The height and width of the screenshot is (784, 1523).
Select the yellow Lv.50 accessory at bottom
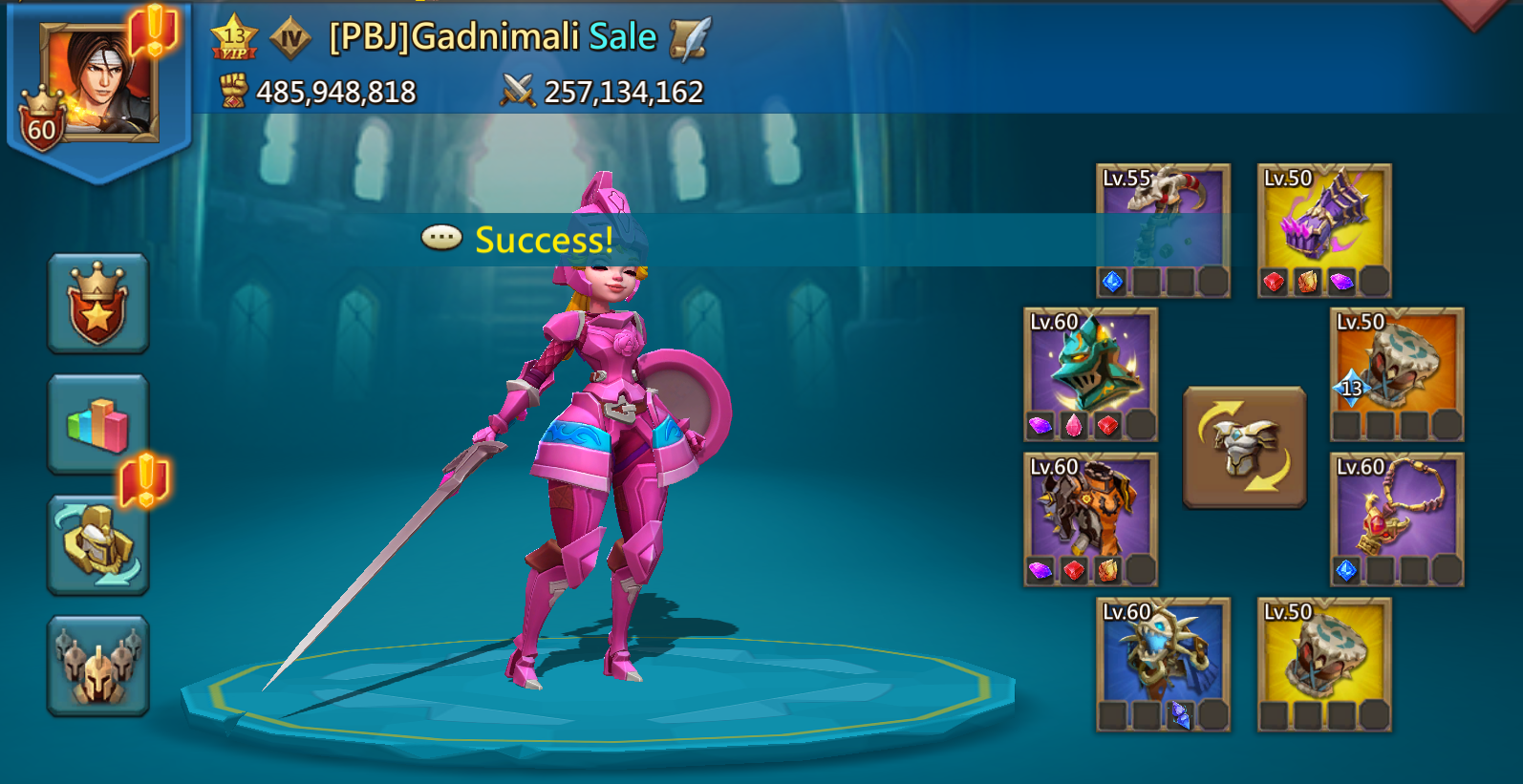point(1324,665)
